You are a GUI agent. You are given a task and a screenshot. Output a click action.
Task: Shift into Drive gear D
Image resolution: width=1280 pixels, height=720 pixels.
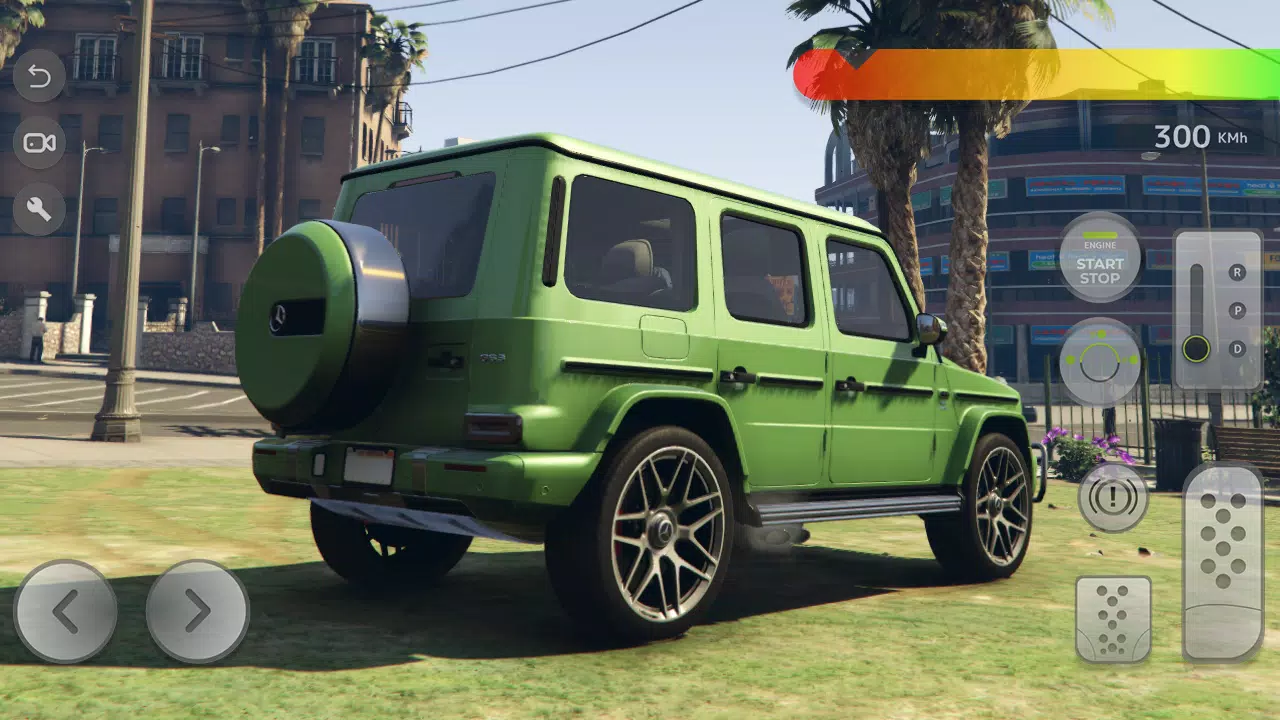pyautogui.click(x=1236, y=348)
